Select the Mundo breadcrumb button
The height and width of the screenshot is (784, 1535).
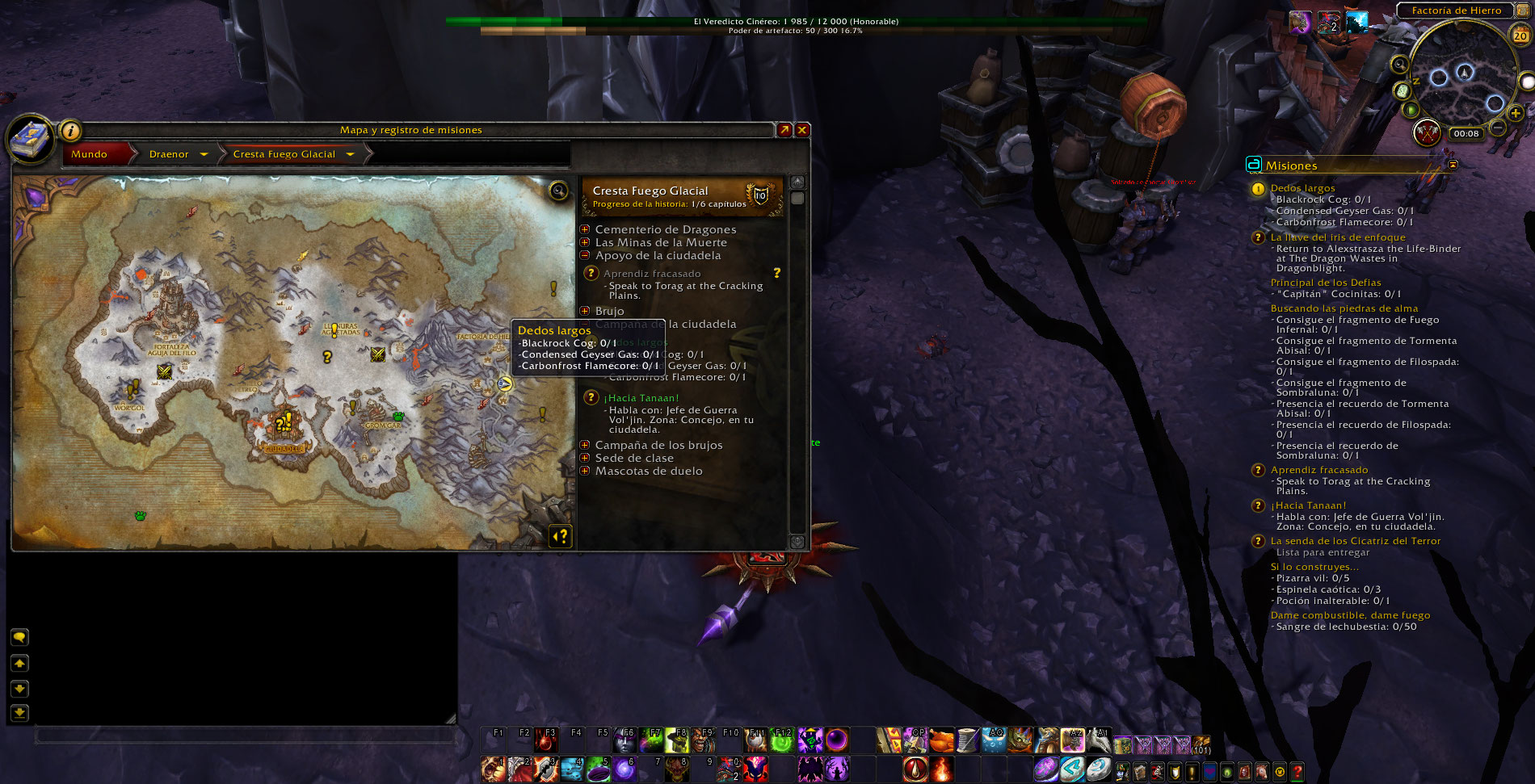89,154
